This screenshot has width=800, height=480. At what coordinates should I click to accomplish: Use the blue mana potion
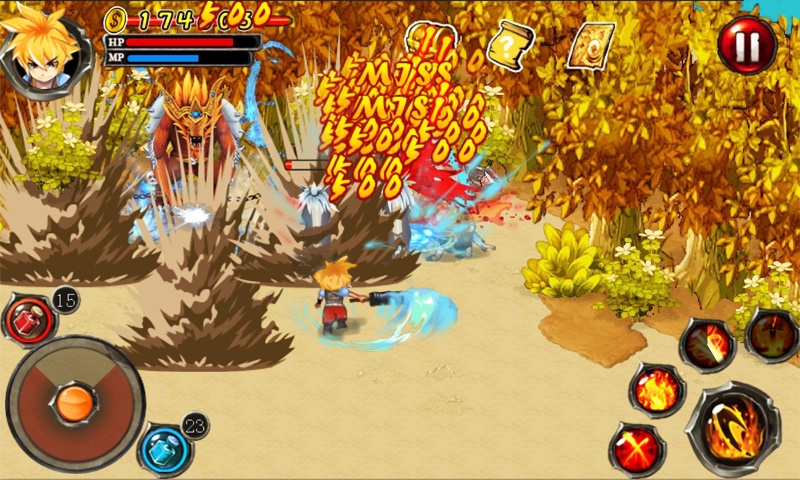(162, 448)
